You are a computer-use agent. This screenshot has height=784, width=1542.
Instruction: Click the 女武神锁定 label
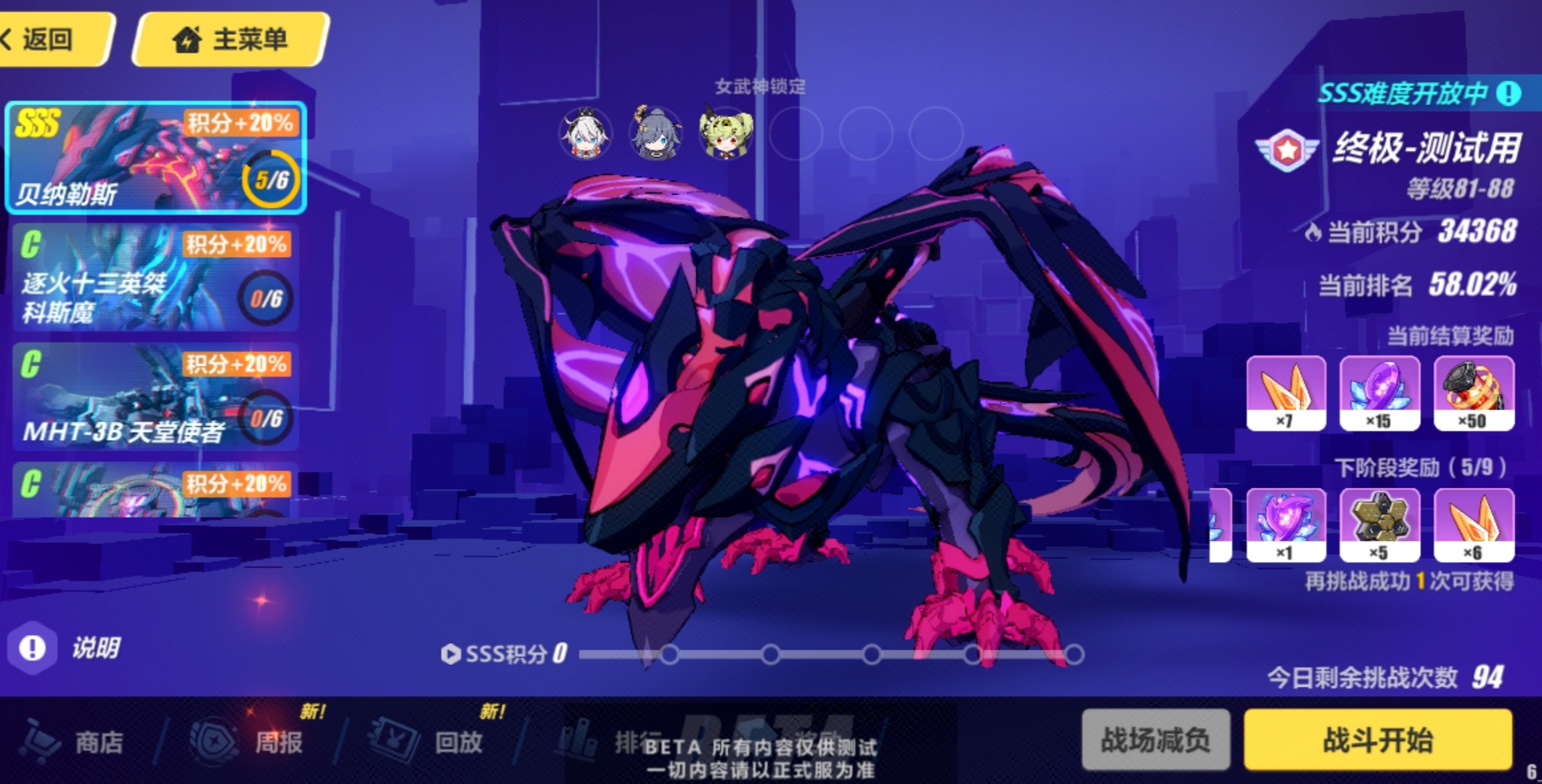(761, 87)
